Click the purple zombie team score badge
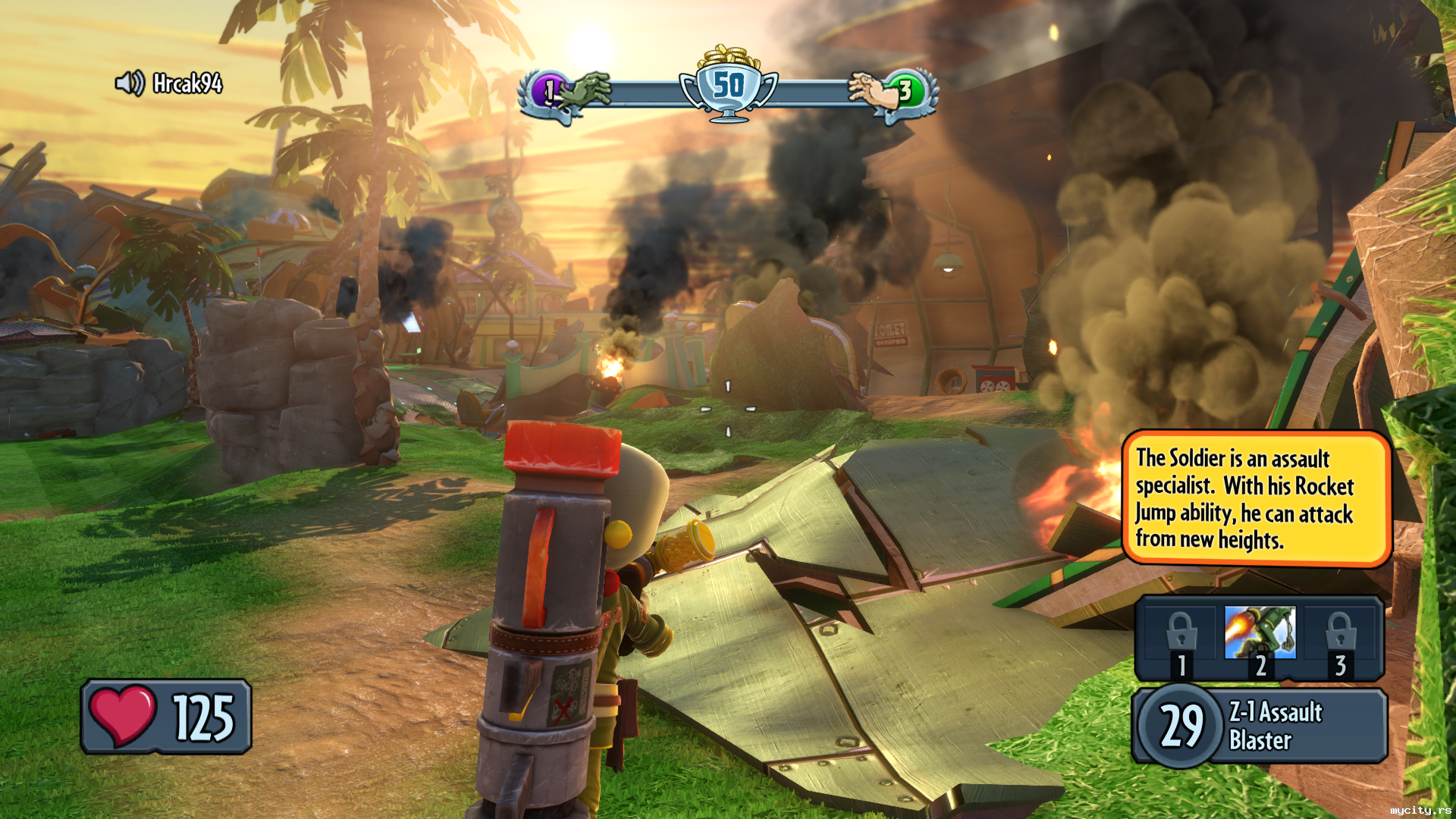 548,92
